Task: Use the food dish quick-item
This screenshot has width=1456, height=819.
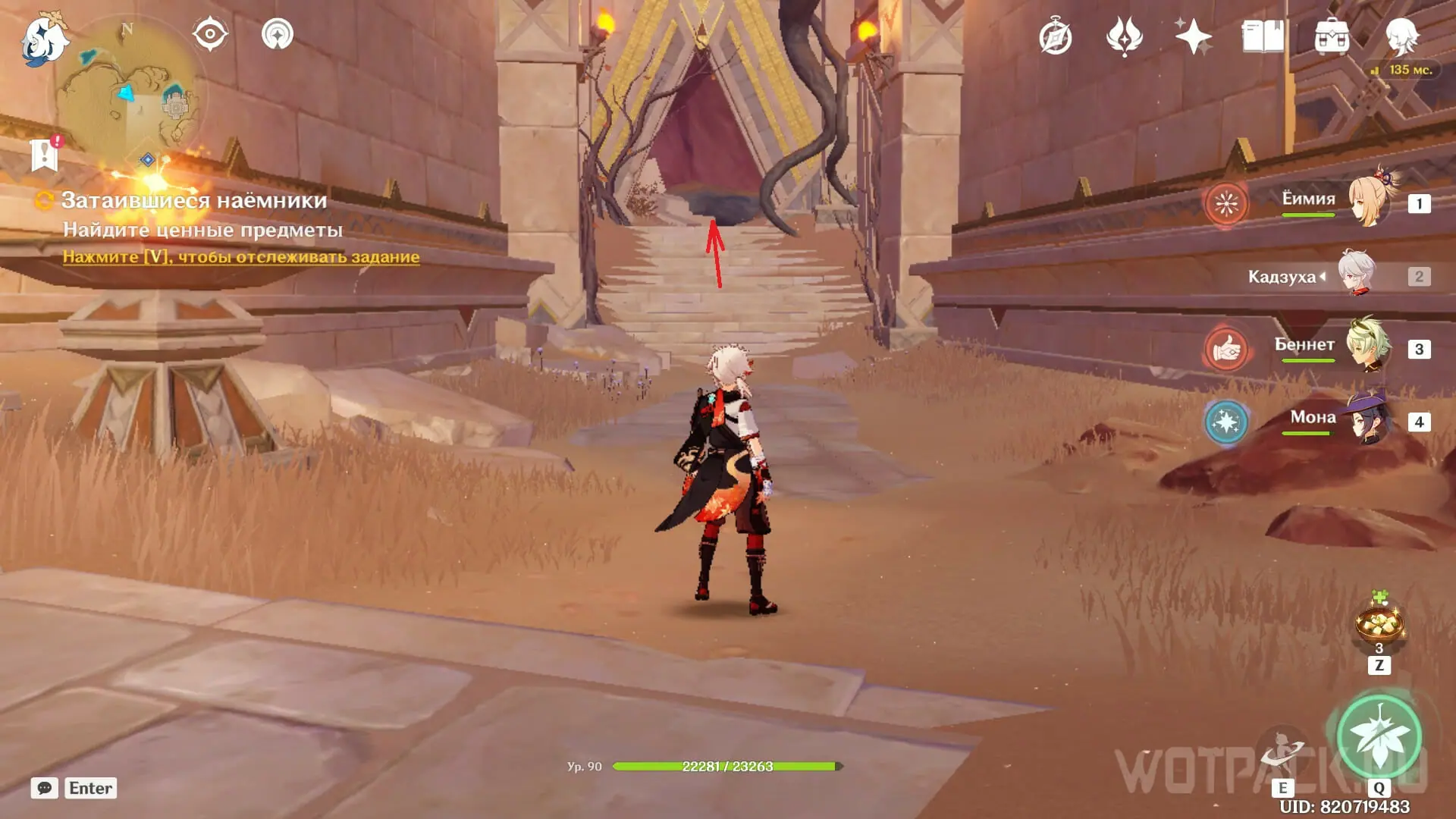Action: (1379, 623)
